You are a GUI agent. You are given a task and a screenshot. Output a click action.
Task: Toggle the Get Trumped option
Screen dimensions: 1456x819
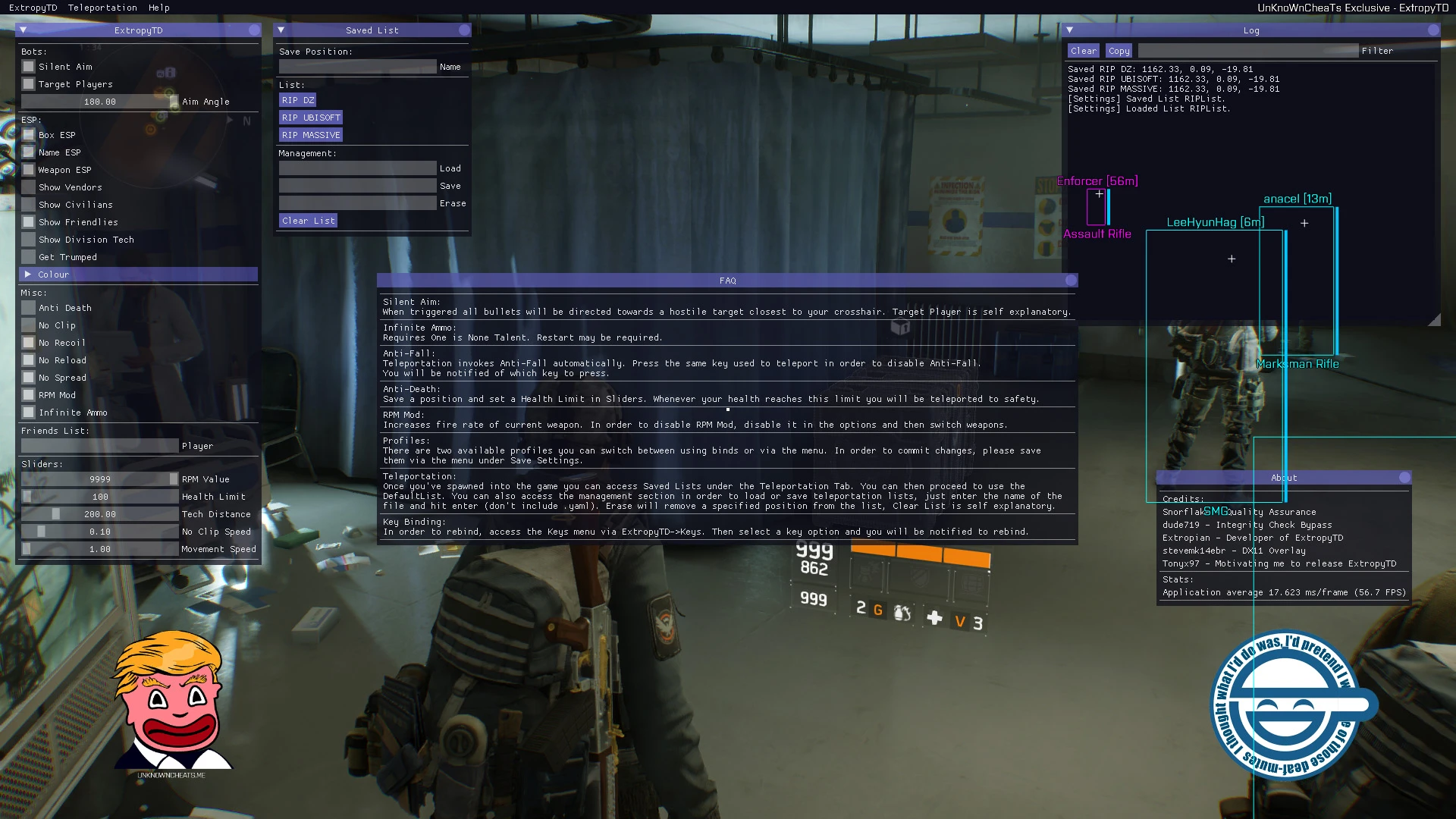click(x=29, y=257)
